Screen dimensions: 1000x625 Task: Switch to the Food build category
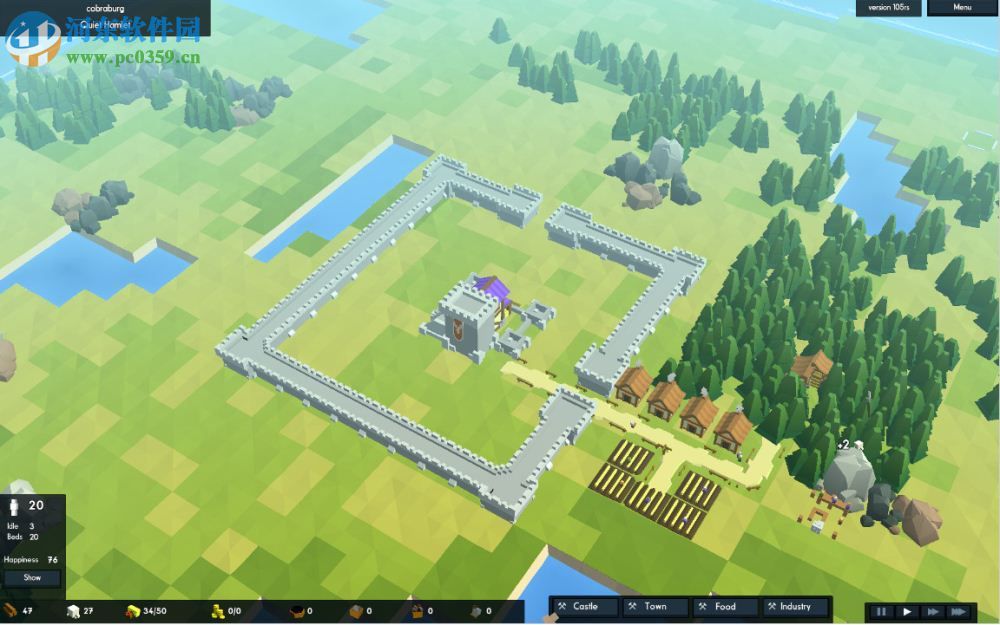tap(725, 606)
